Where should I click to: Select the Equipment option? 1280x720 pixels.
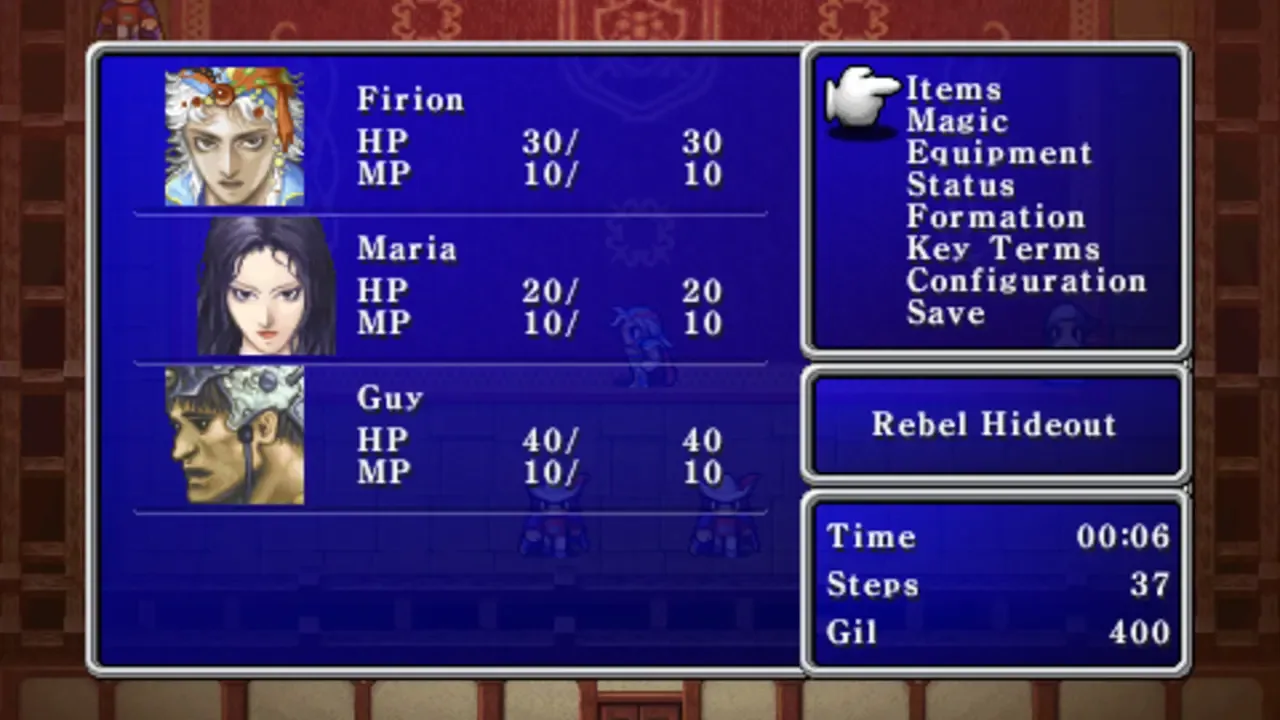[998, 153]
